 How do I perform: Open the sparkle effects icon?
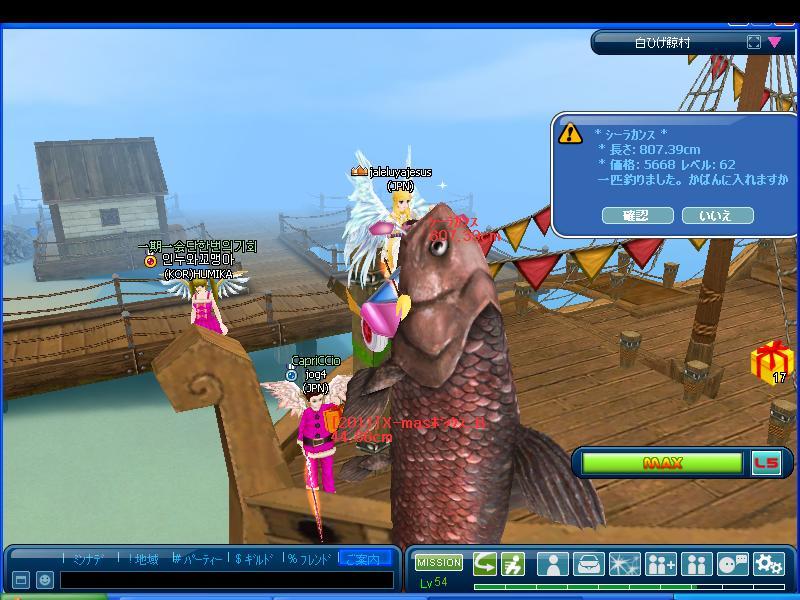coord(625,564)
